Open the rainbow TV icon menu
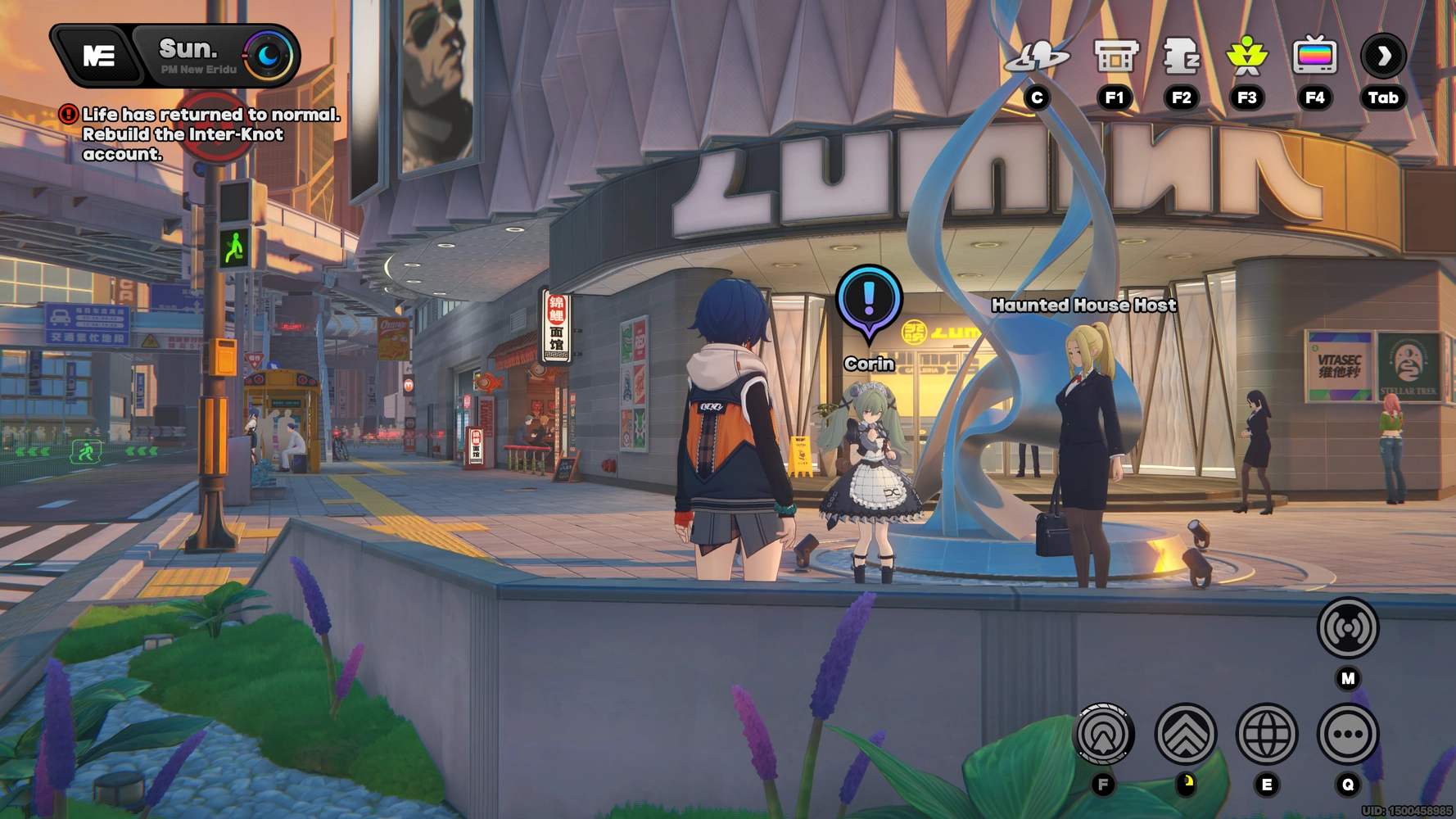The height and width of the screenshot is (819, 1456). point(1314,57)
